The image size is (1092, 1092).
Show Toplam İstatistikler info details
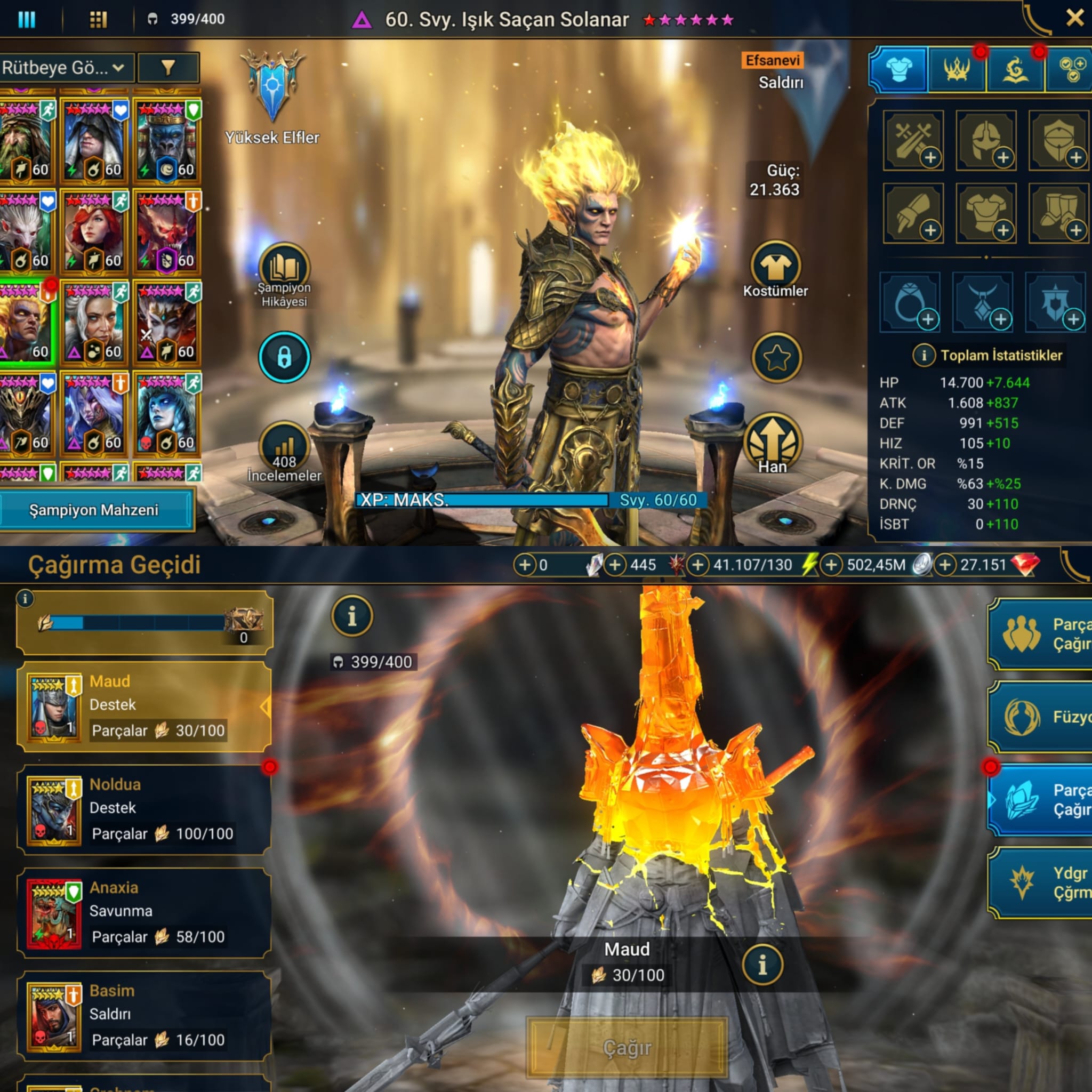tap(924, 355)
